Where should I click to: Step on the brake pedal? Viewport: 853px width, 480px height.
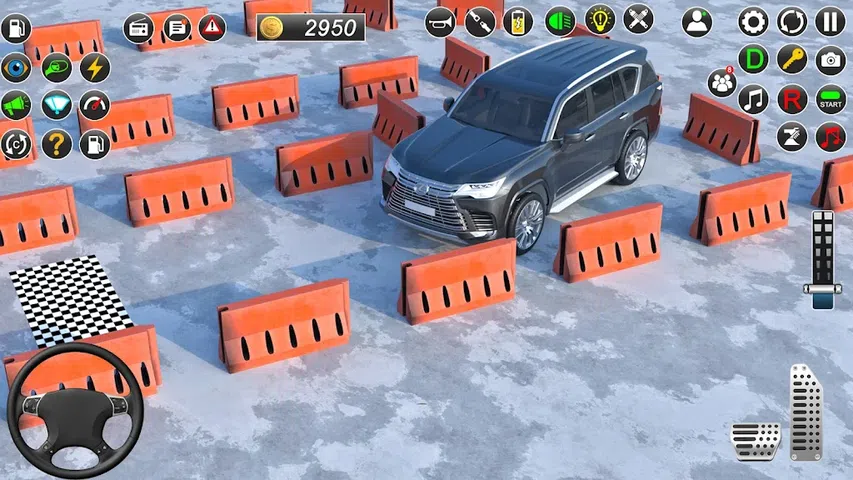(755, 440)
